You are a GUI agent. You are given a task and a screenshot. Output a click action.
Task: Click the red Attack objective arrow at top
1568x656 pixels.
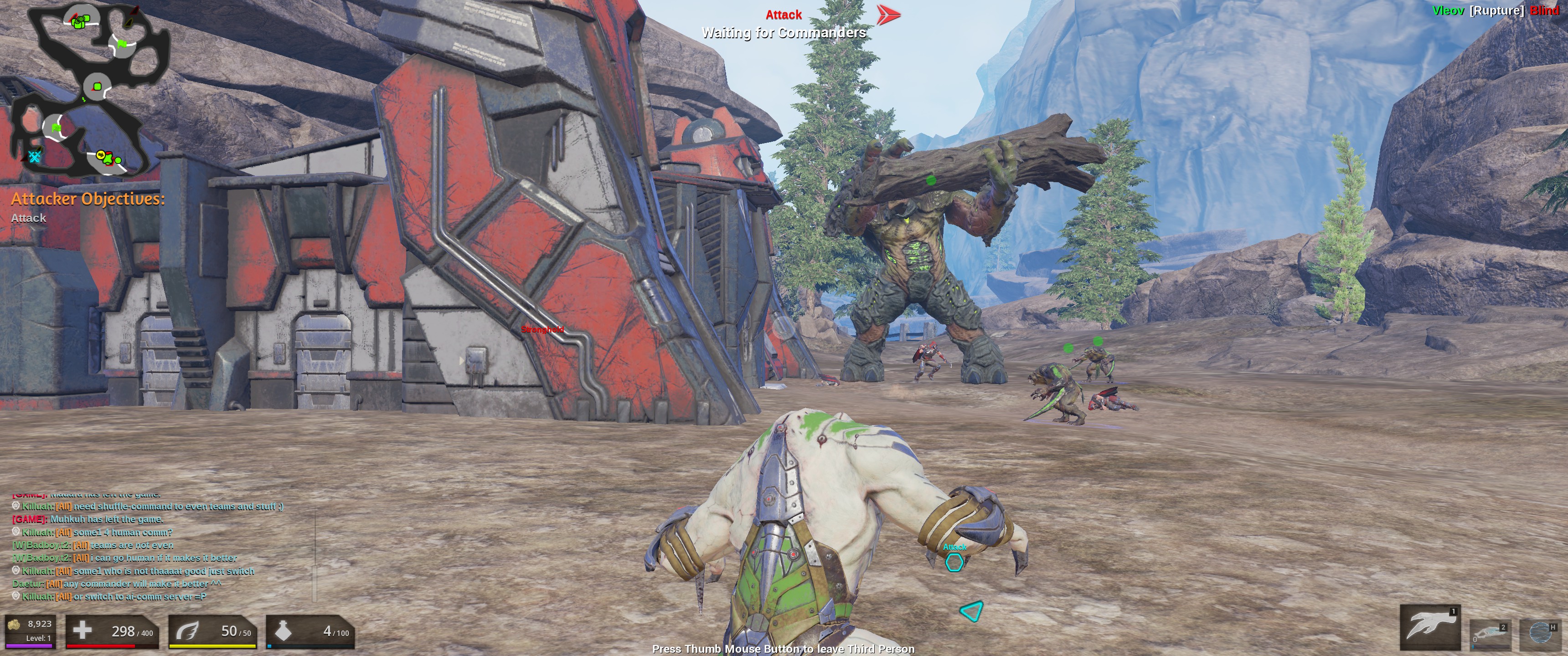coord(888,15)
